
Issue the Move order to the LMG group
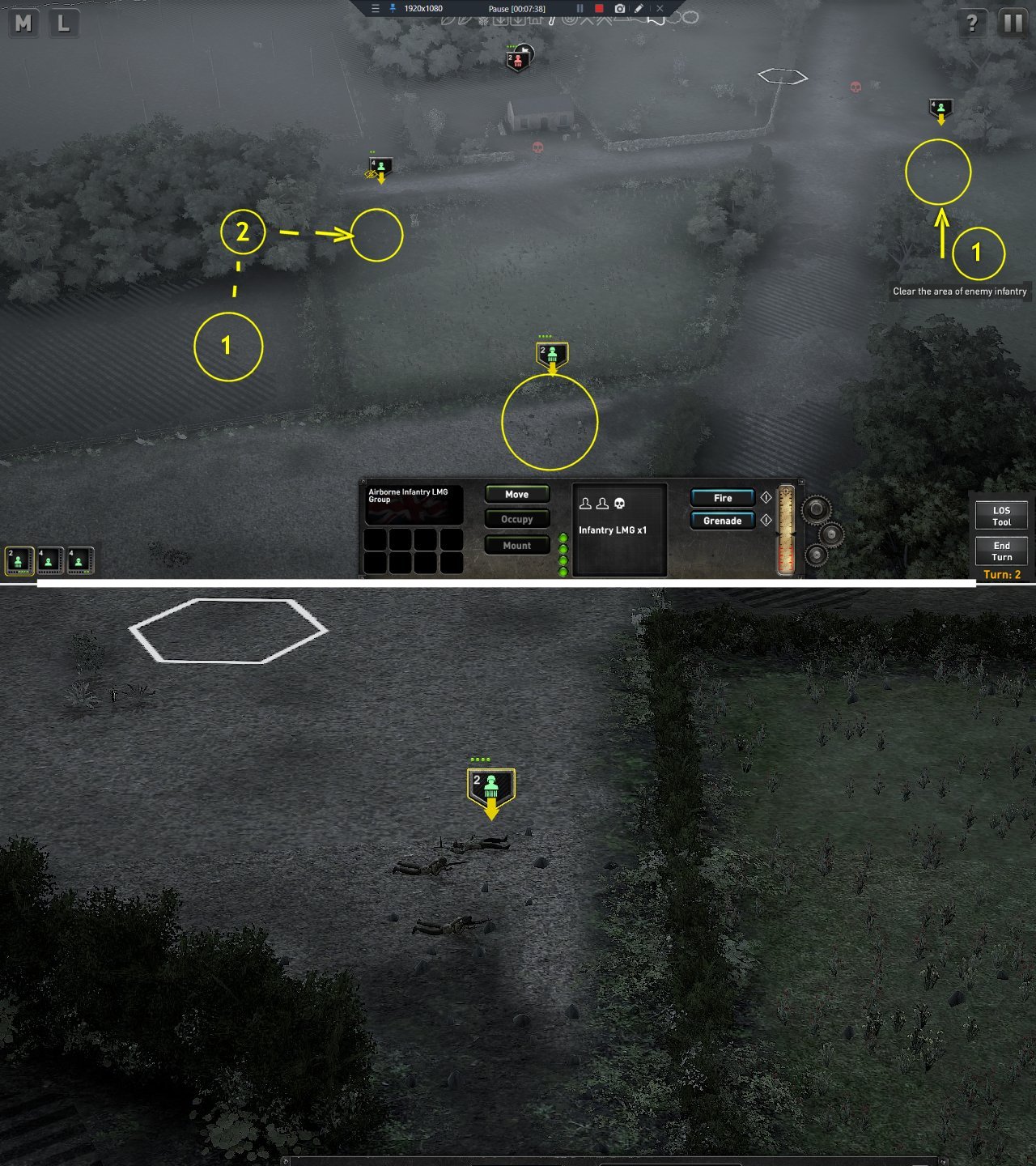click(516, 494)
